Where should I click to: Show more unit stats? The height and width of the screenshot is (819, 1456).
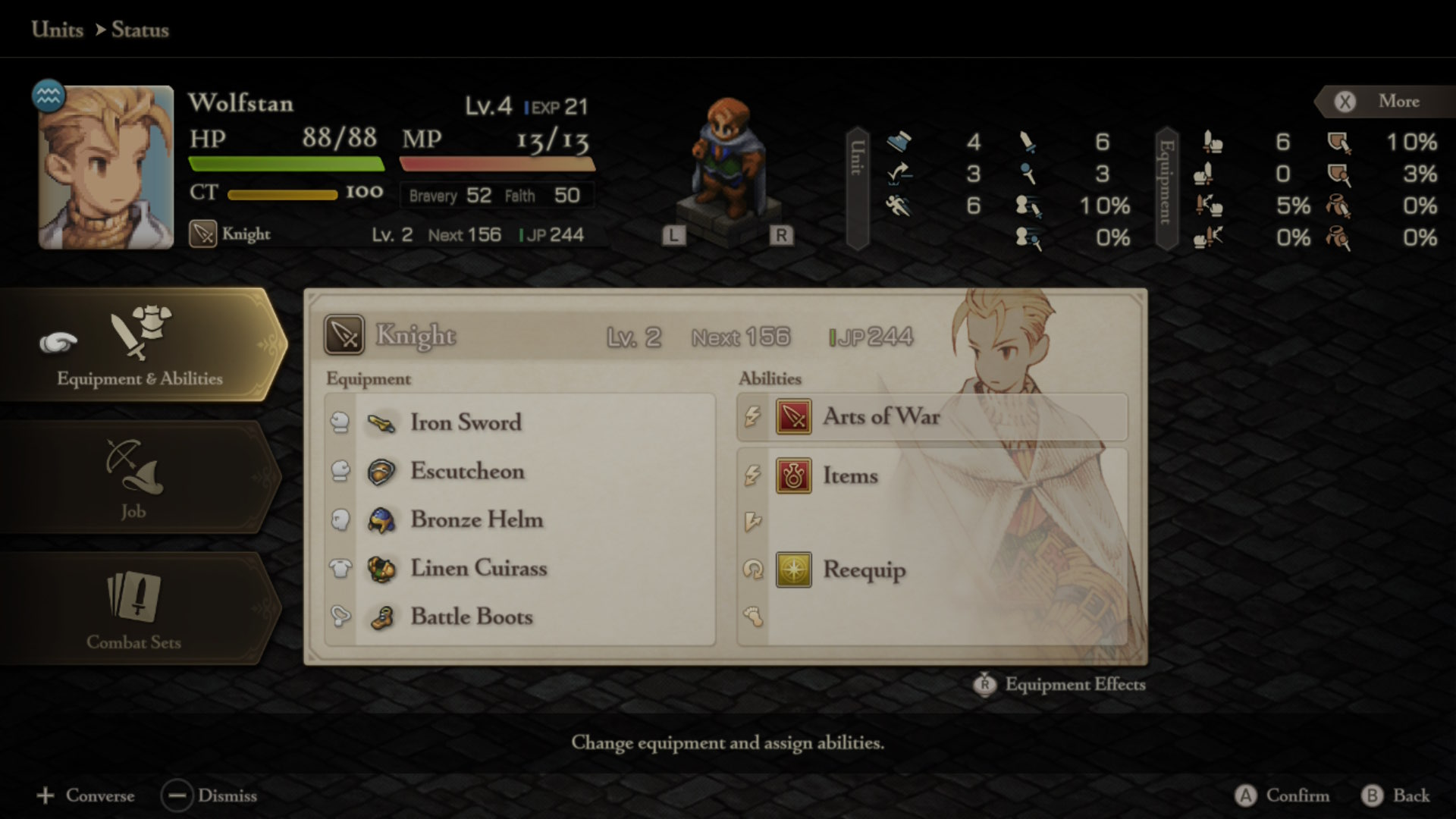point(1382,102)
